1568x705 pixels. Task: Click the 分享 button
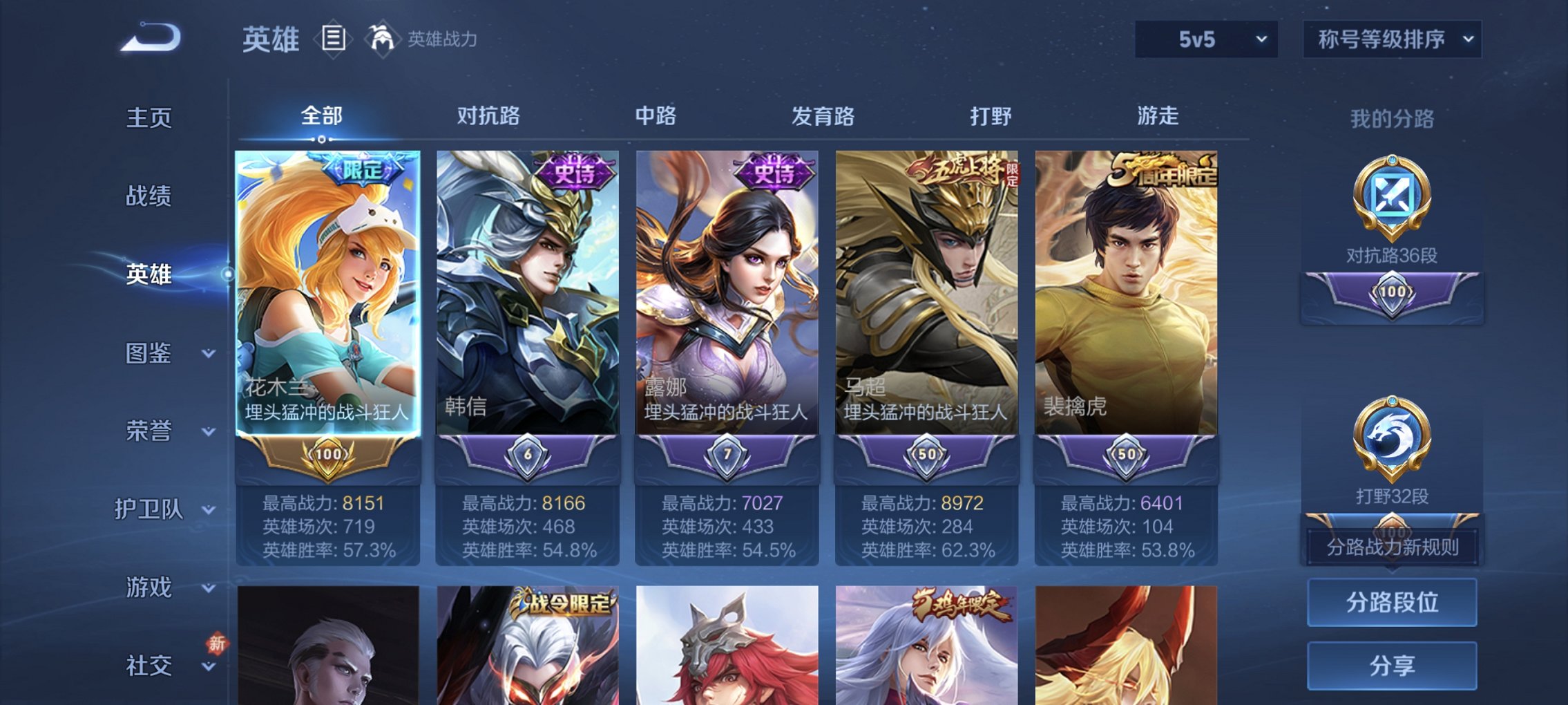tap(1390, 667)
